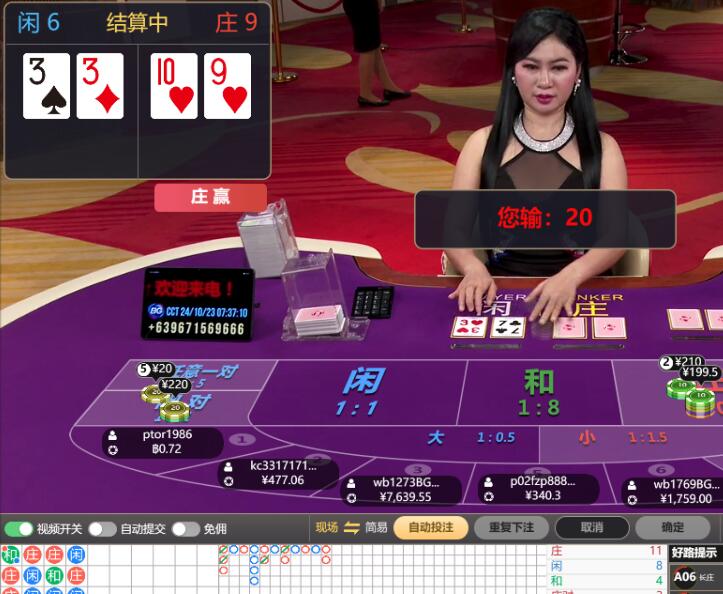
Task: Cancel the bet with 取消
Action: click(591, 527)
